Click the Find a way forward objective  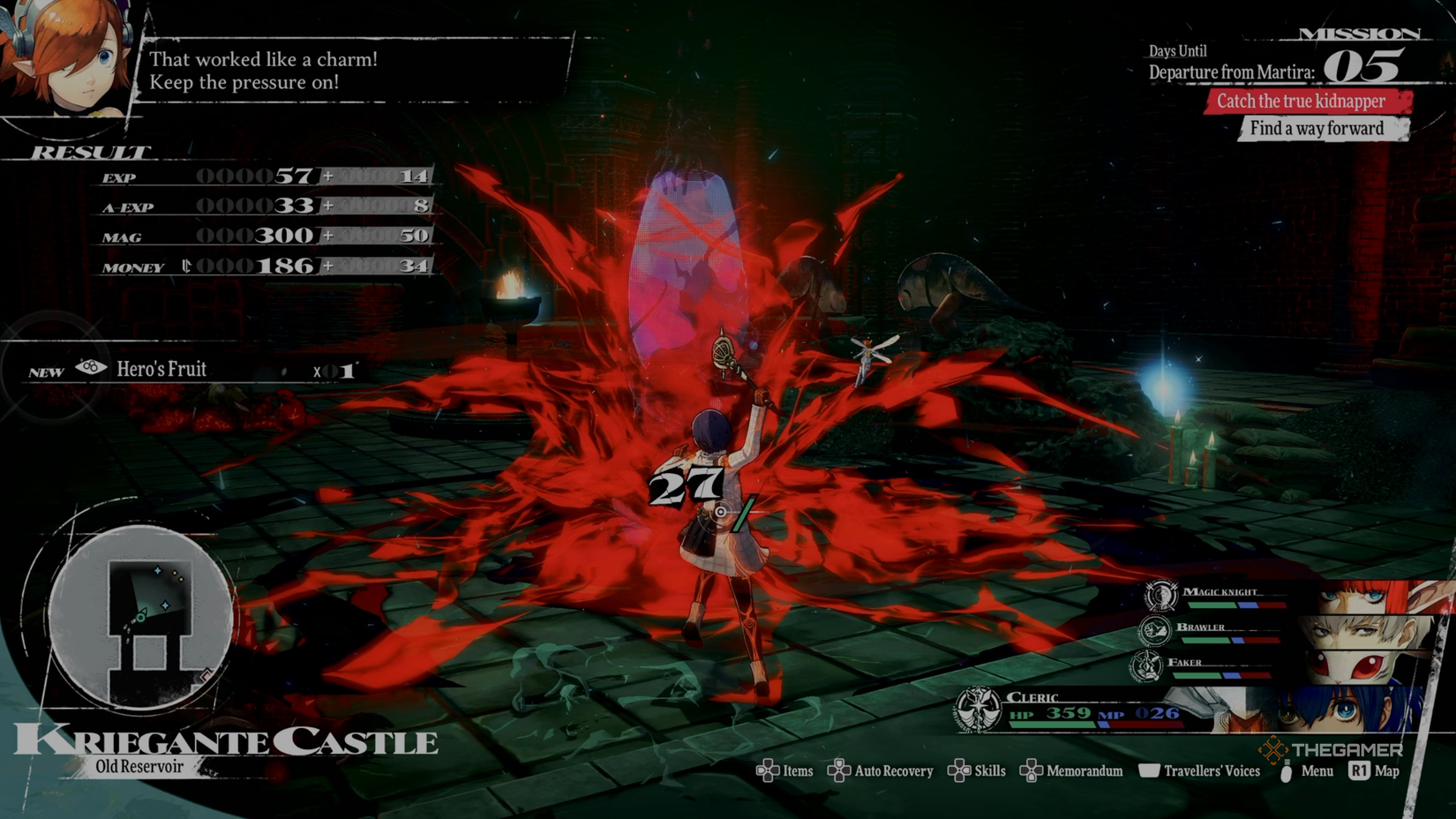[1318, 128]
